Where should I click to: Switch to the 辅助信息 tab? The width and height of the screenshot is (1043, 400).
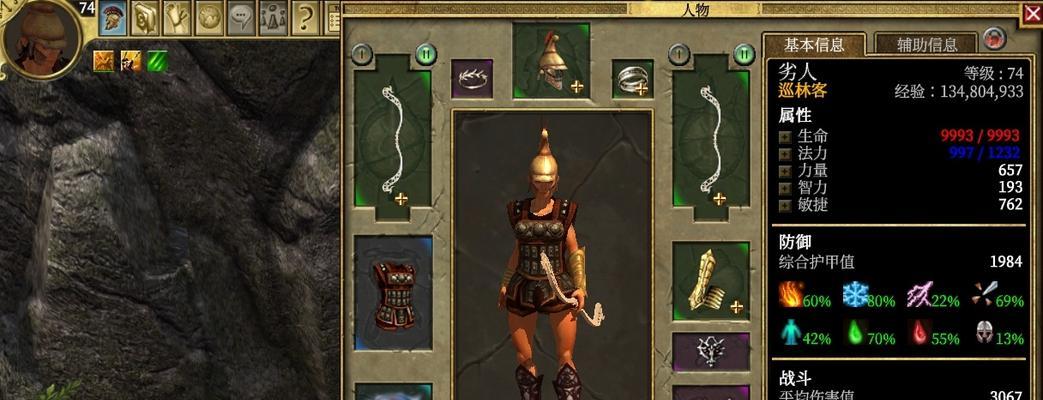(926, 44)
